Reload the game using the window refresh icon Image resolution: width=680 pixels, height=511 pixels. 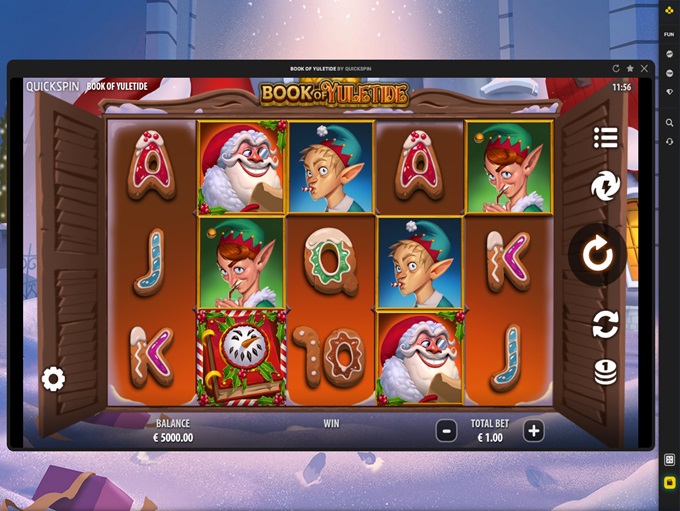point(616,69)
